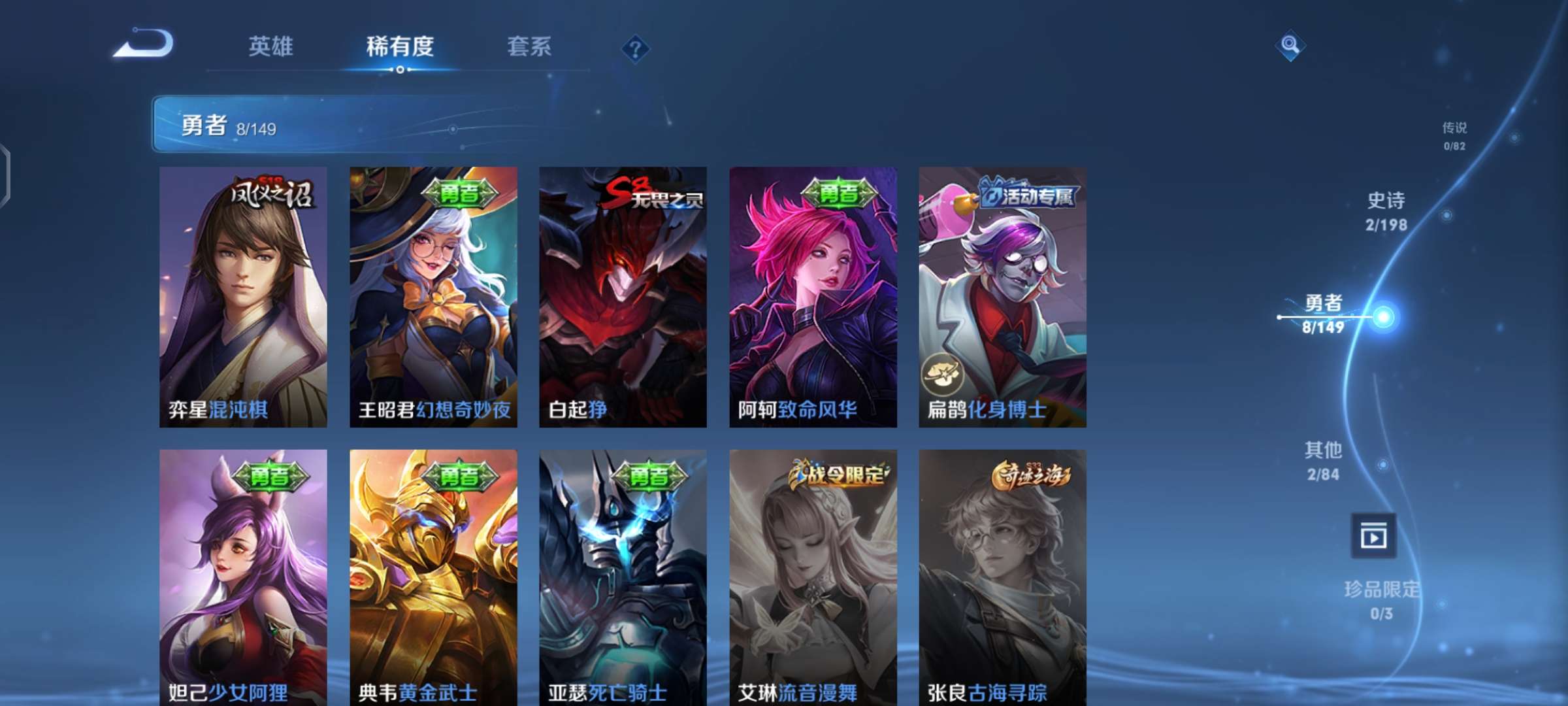Image resolution: width=1568 pixels, height=706 pixels.
Task: Click the back arrow in the top-left corner
Action: (145, 46)
